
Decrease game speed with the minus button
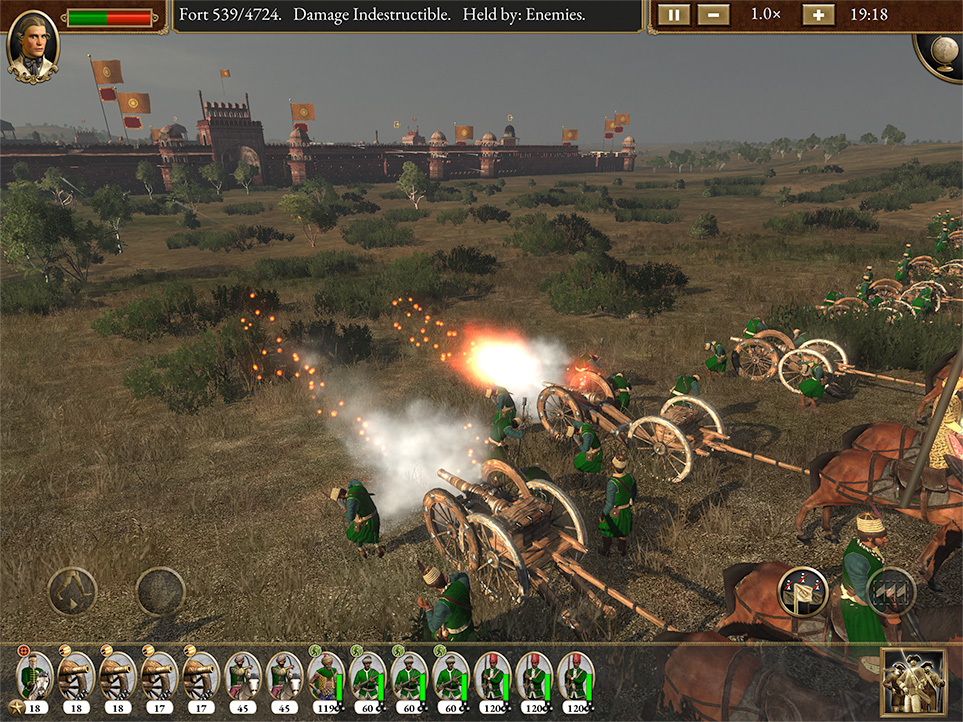(713, 15)
